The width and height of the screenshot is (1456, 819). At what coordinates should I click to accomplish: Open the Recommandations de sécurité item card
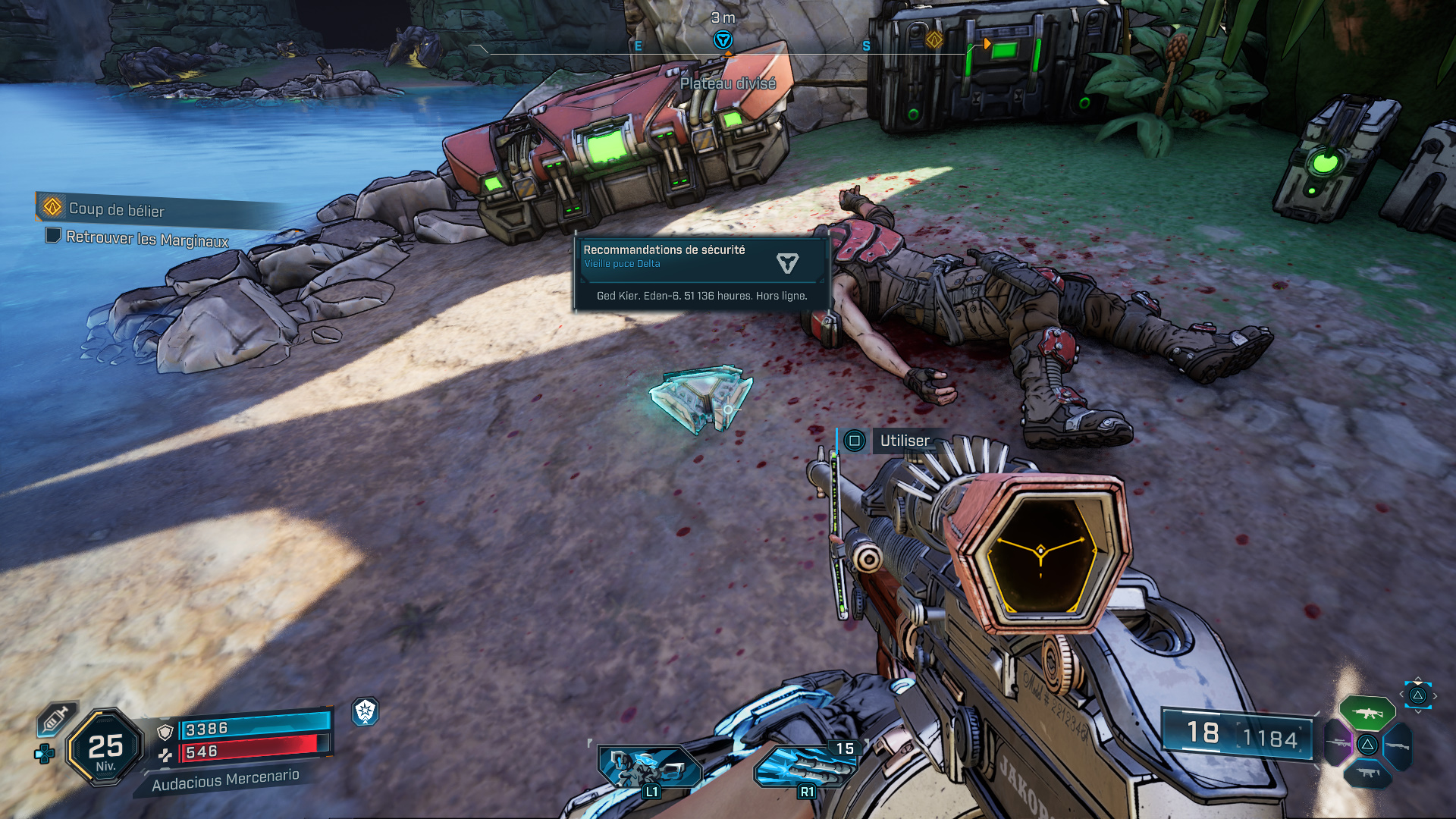point(701,272)
